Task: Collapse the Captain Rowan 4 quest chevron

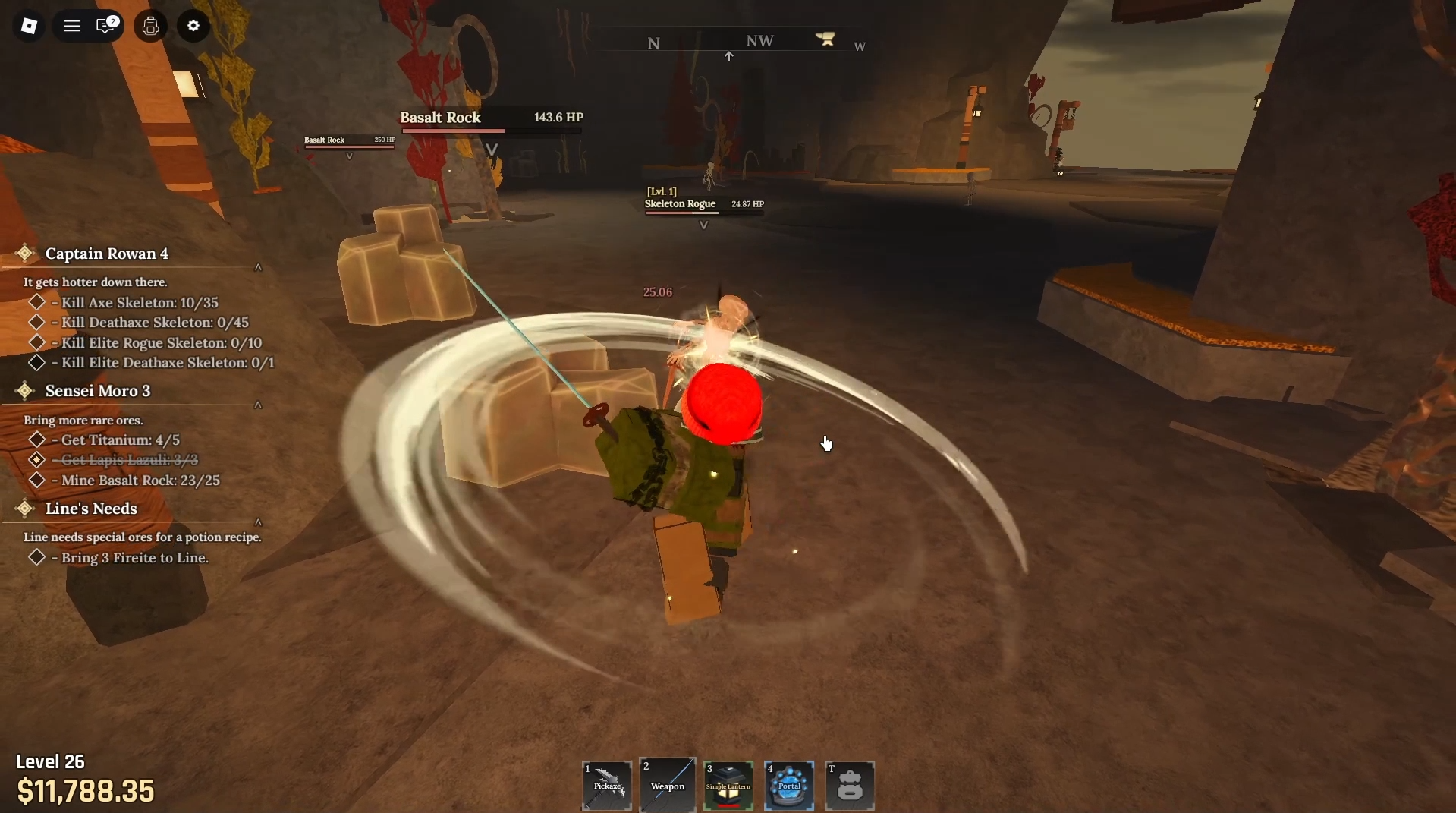Action: (258, 267)
